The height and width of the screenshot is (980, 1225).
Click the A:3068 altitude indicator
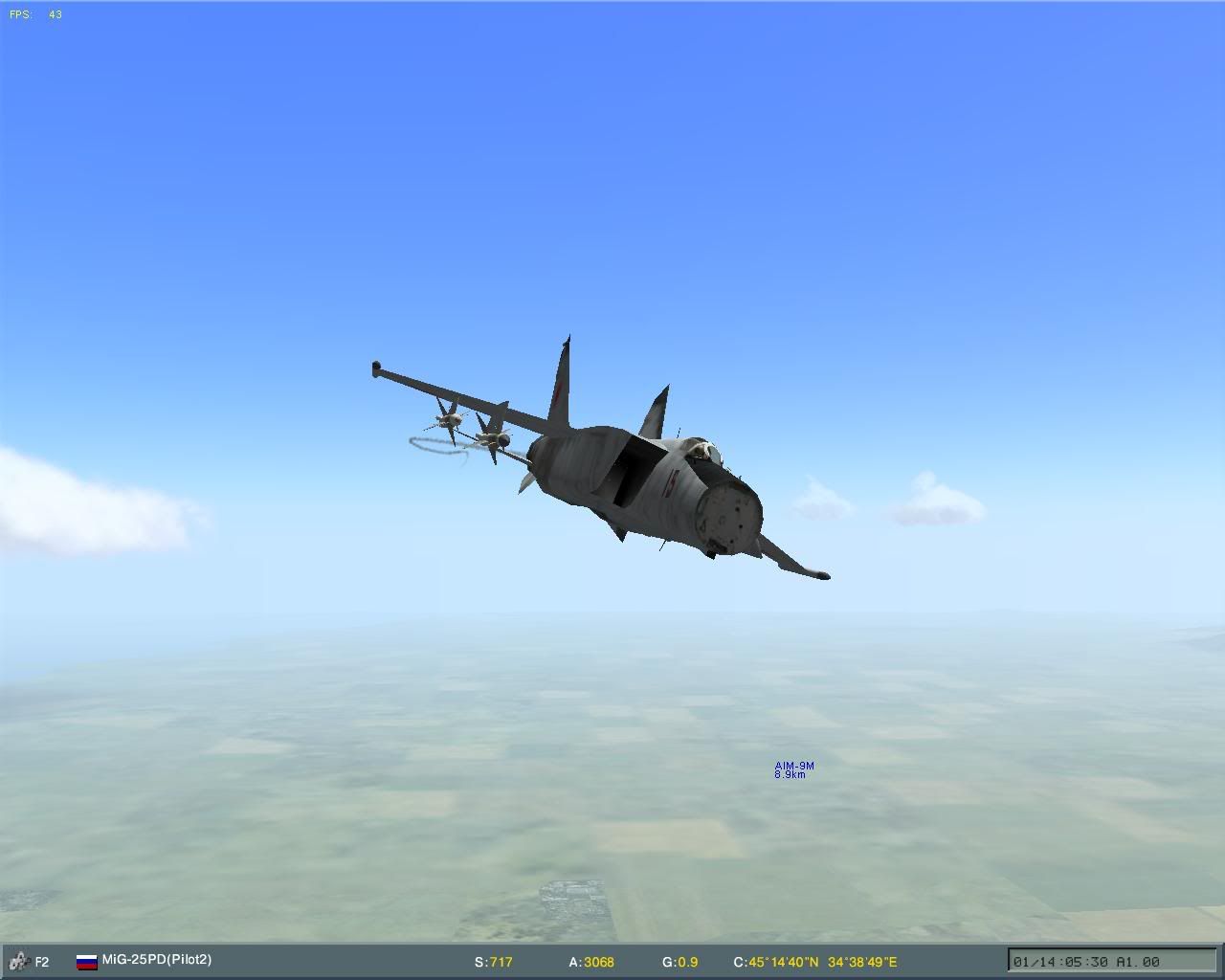pos(591,962)
